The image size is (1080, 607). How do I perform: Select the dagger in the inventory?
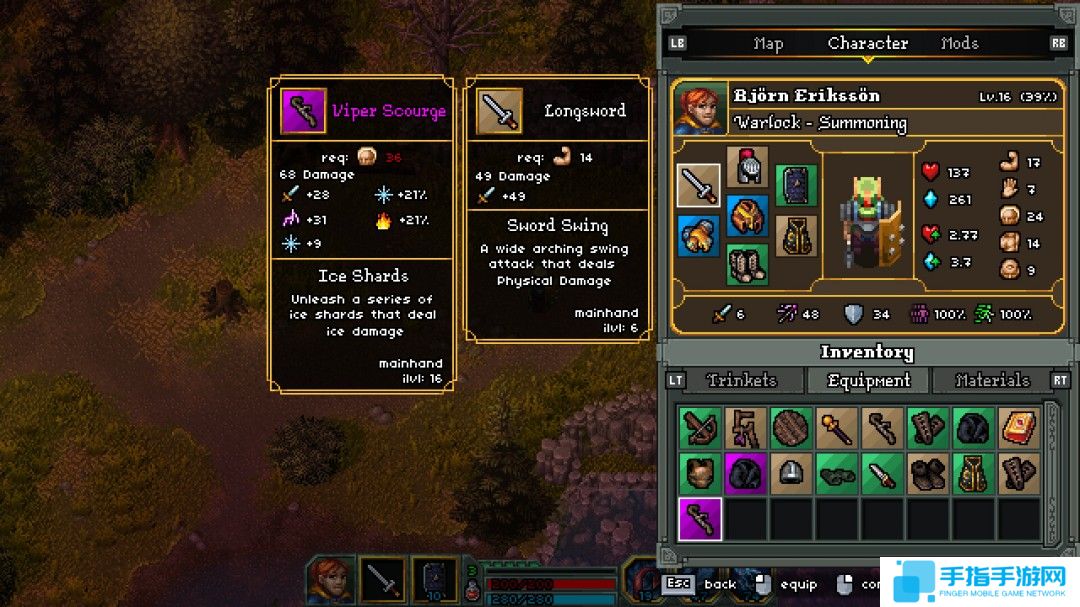[882, 474]
